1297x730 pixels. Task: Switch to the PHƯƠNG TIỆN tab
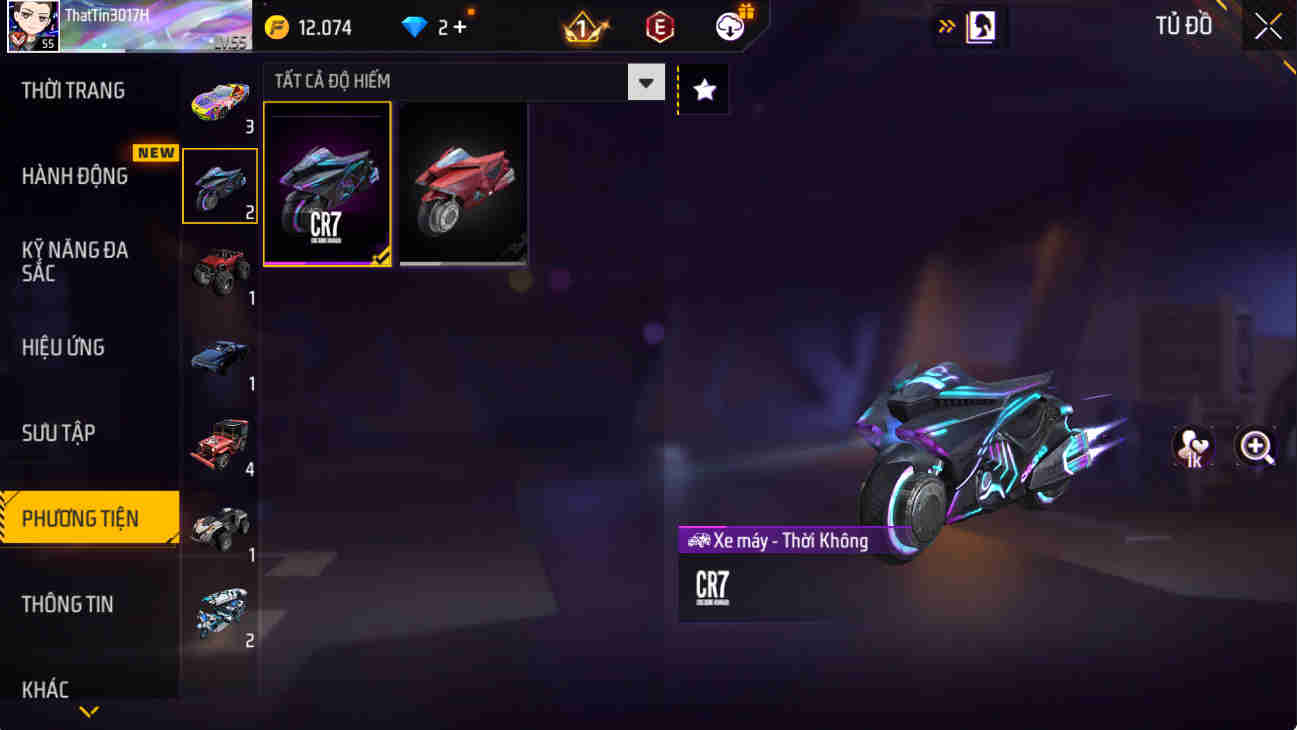(88, 517)
